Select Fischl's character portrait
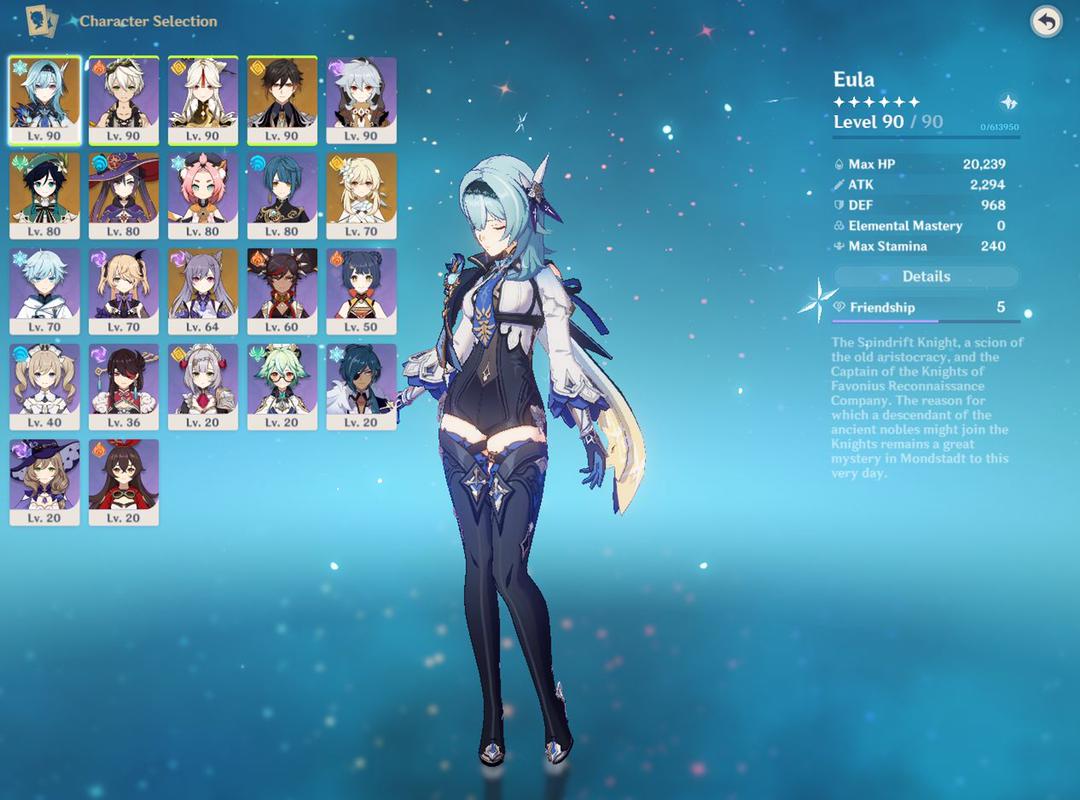The width and height of the screenshot is (1080, 800). (x=123, y=290)
